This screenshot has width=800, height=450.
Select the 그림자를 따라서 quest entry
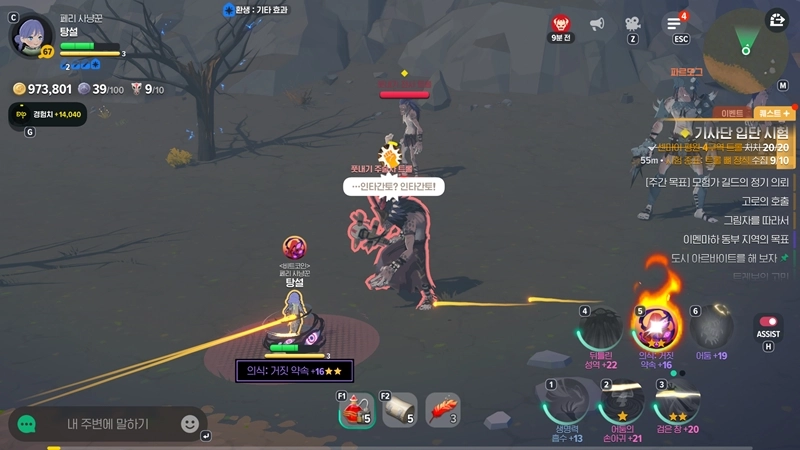[755, 220]
